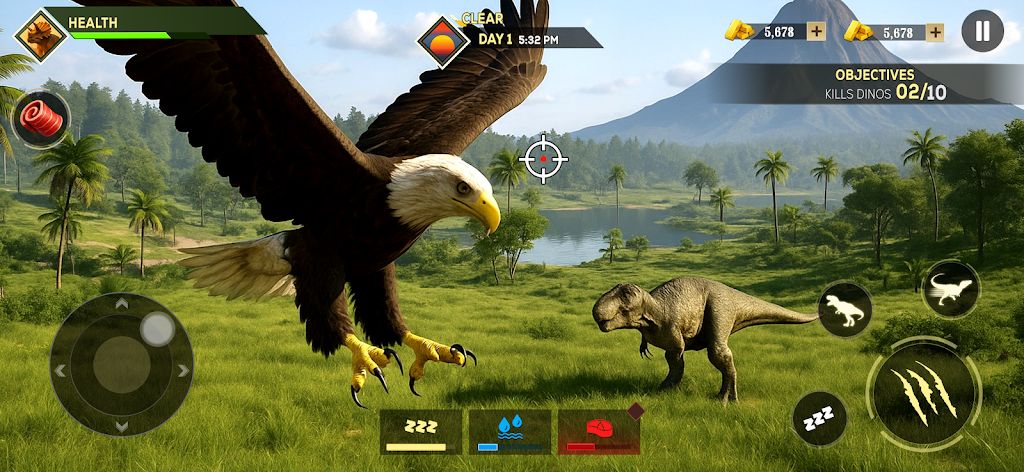Tap the red meat roll icon
Image resolution: width=1024 pixels, height=472 pixels.
click(x=41, y=119)
